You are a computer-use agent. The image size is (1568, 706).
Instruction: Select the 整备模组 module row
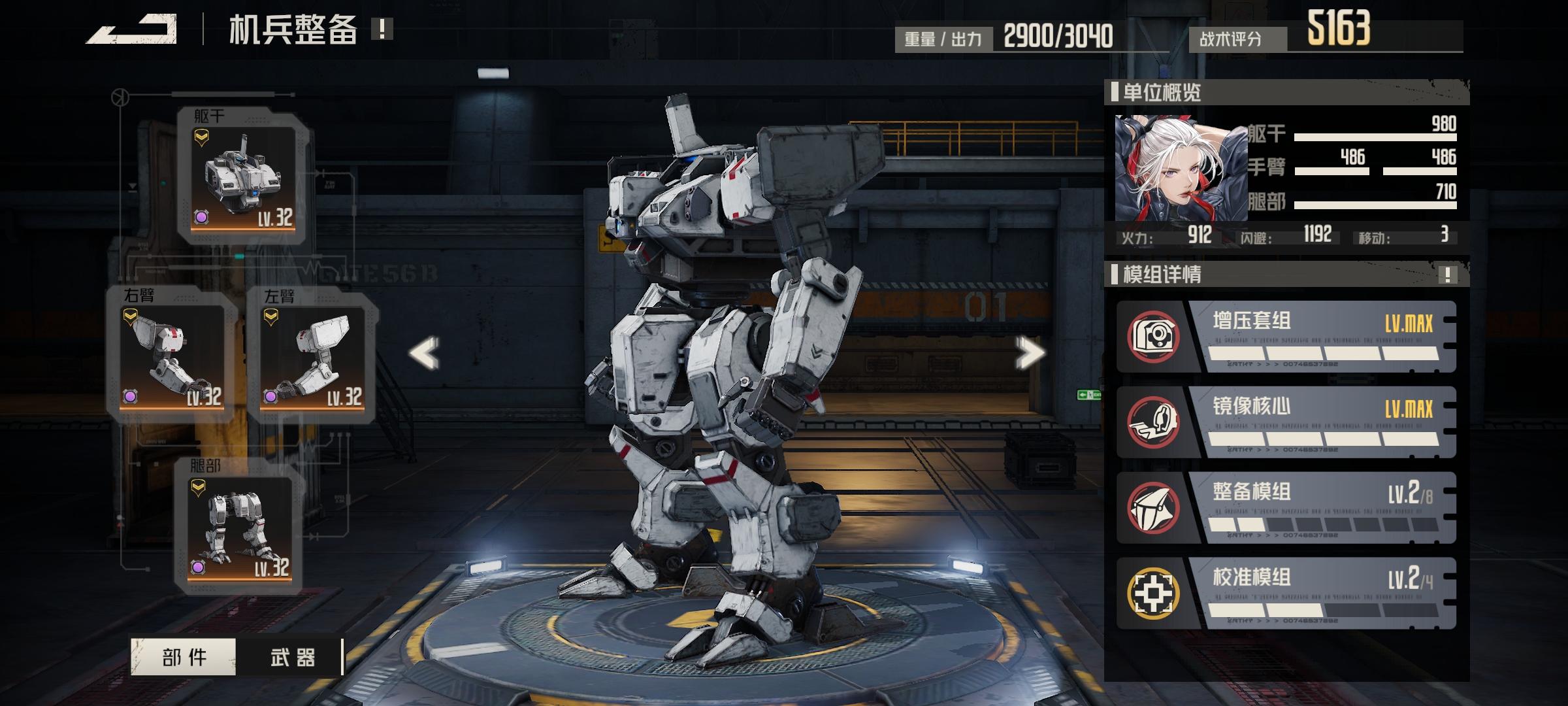point(1286,508)
